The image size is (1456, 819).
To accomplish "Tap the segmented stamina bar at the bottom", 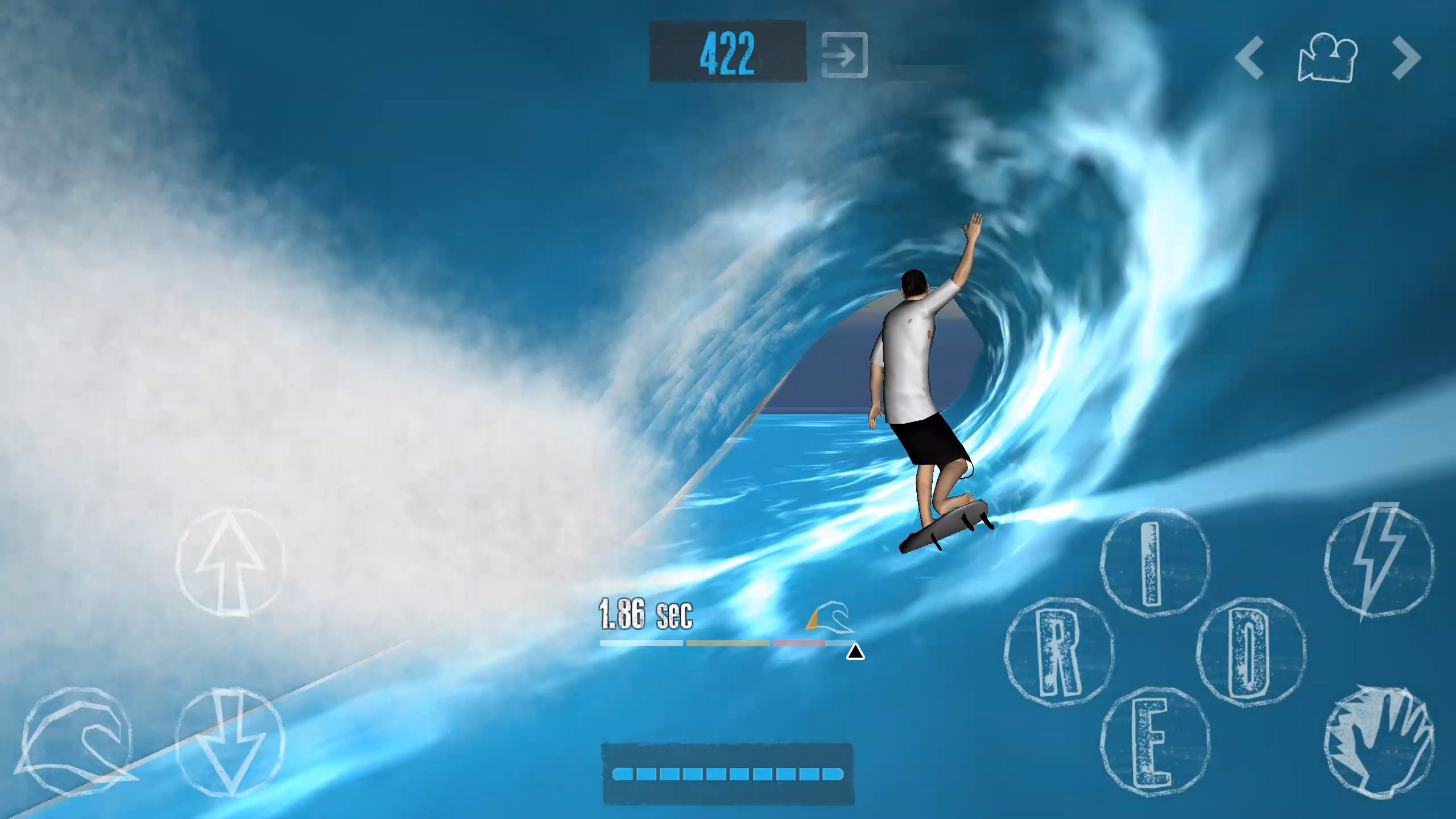I will 727,773.
